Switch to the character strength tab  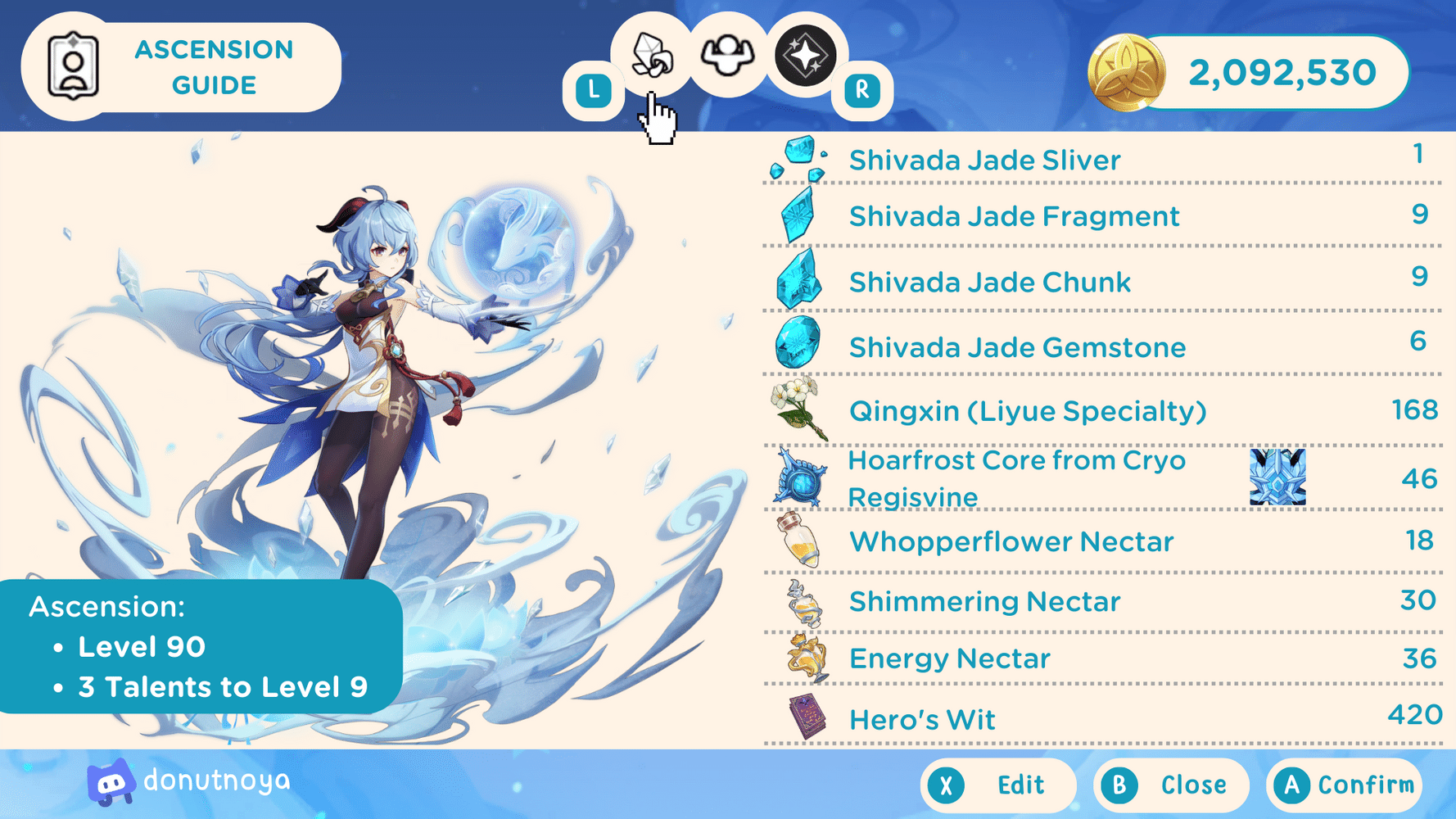[x=728, y=56]
